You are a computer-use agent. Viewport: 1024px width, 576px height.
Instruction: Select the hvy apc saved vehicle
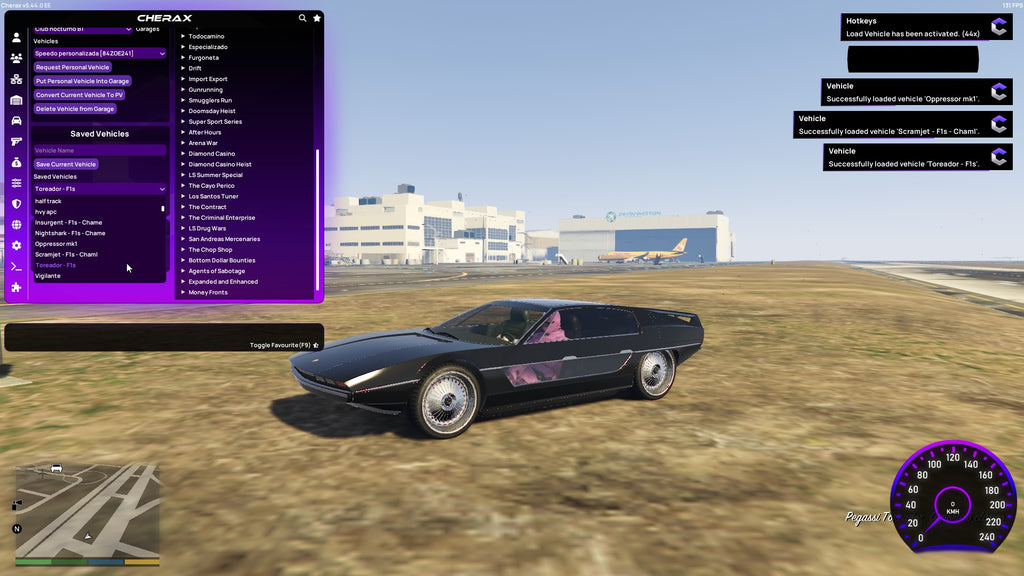[46, 212]
